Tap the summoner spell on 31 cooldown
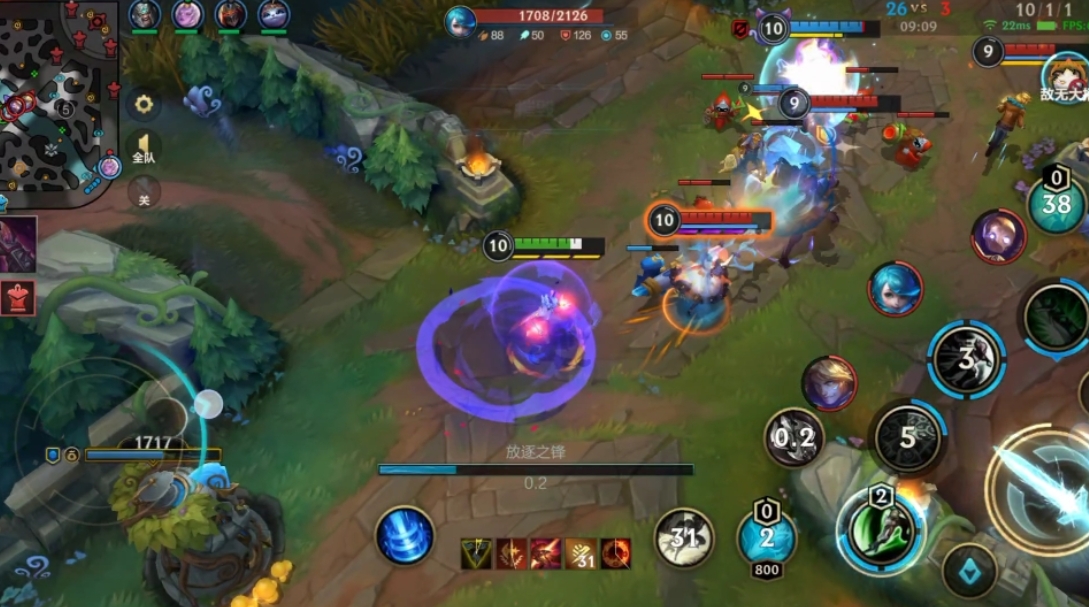 (684, 538)
